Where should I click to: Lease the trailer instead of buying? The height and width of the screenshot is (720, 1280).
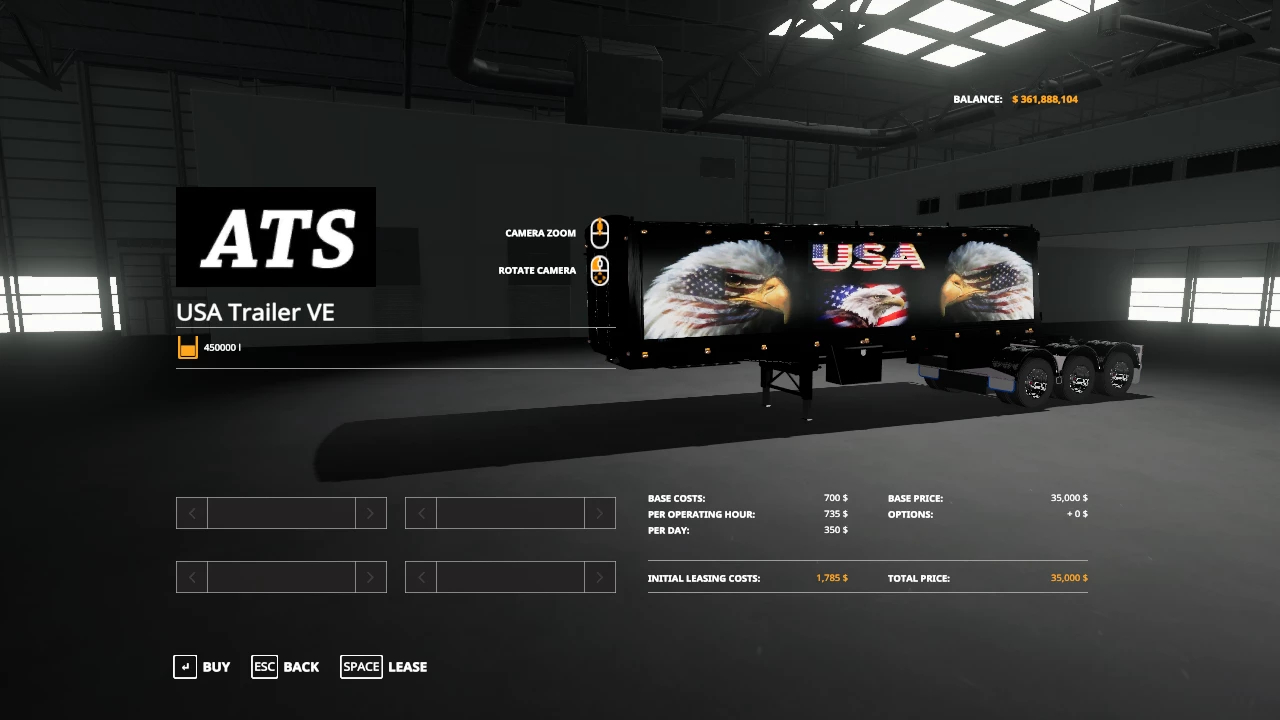click(x=384, y=667)
